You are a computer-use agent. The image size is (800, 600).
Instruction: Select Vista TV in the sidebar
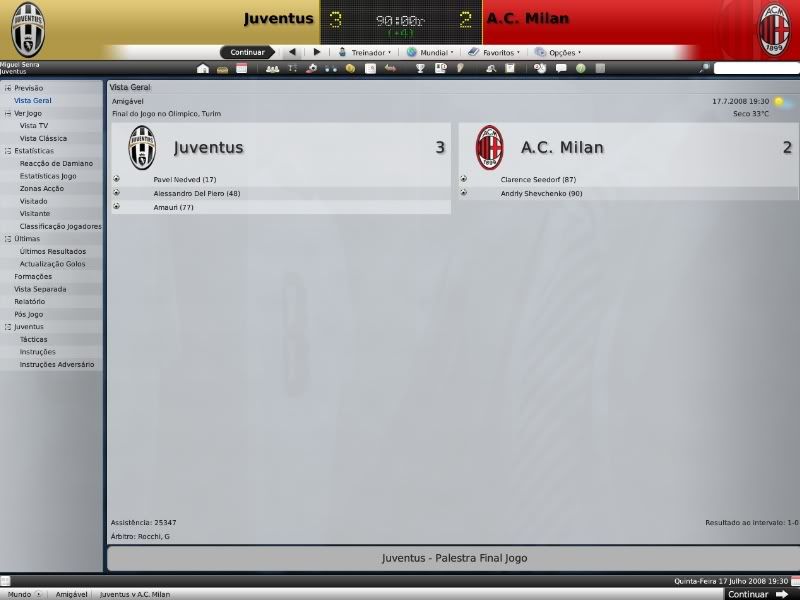click(34, 126)
